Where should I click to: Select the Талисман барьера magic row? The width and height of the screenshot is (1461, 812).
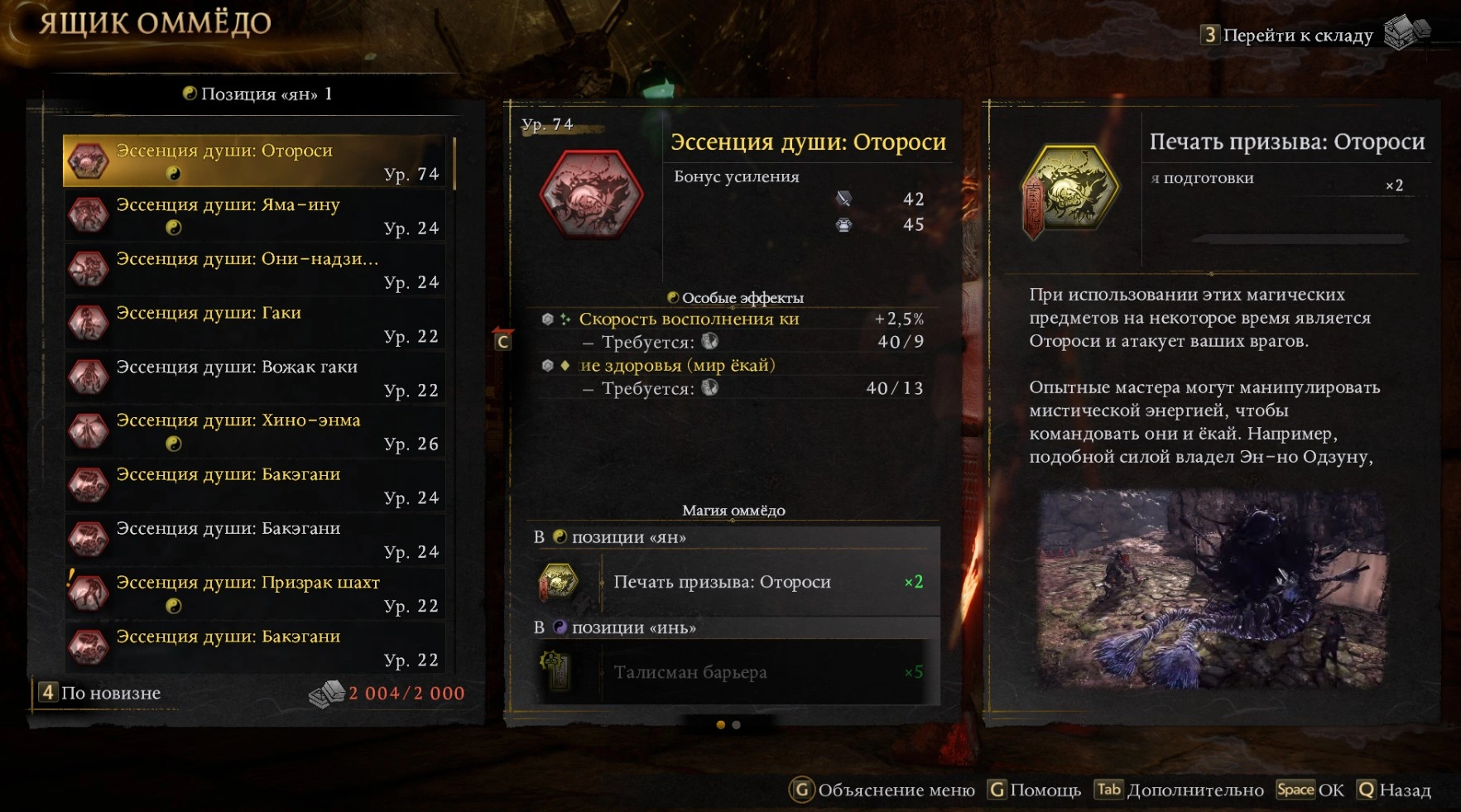pyautogui.click(x=733, y=672)
